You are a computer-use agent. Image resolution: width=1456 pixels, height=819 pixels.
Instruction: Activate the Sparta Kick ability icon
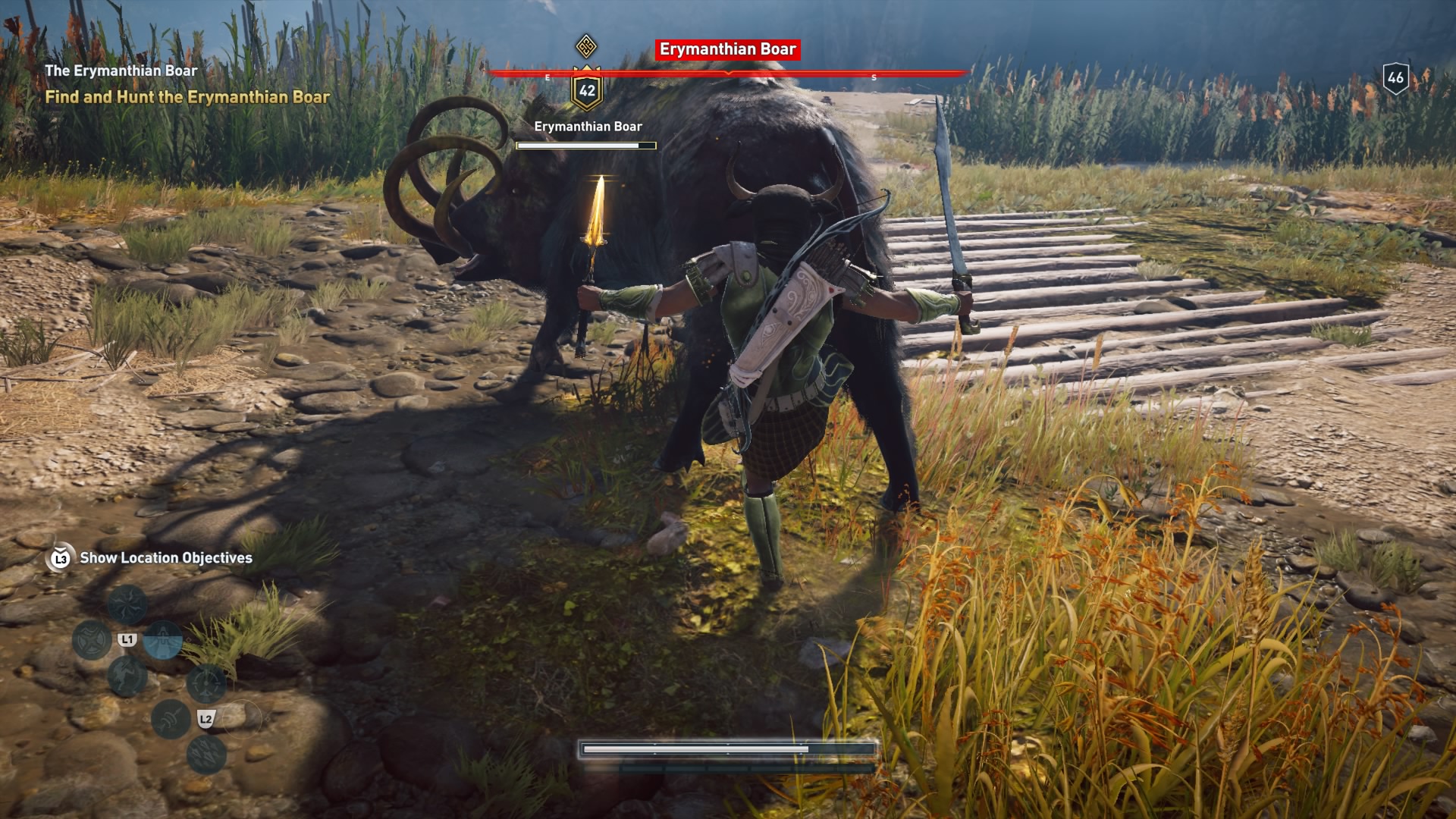[129, 677]
